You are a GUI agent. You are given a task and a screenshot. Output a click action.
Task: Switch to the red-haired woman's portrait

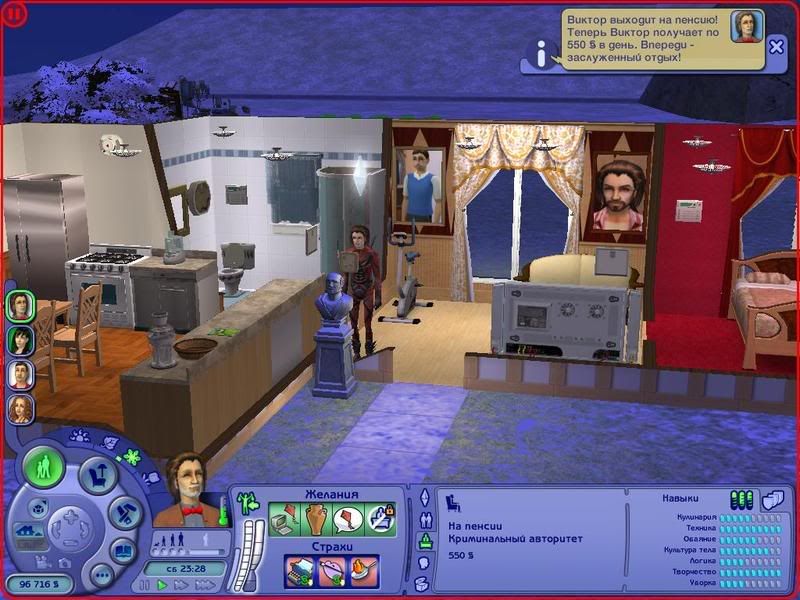click(20, 409)
